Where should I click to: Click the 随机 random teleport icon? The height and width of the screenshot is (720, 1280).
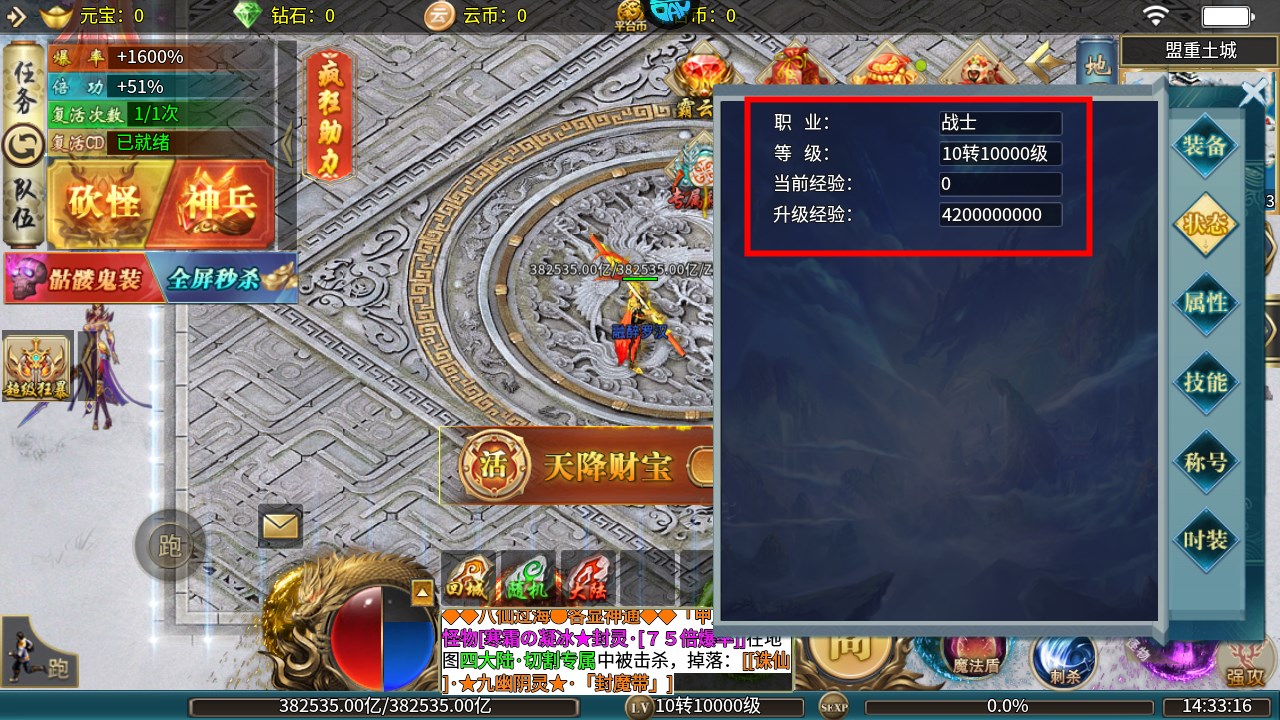[x=526, y=578]
